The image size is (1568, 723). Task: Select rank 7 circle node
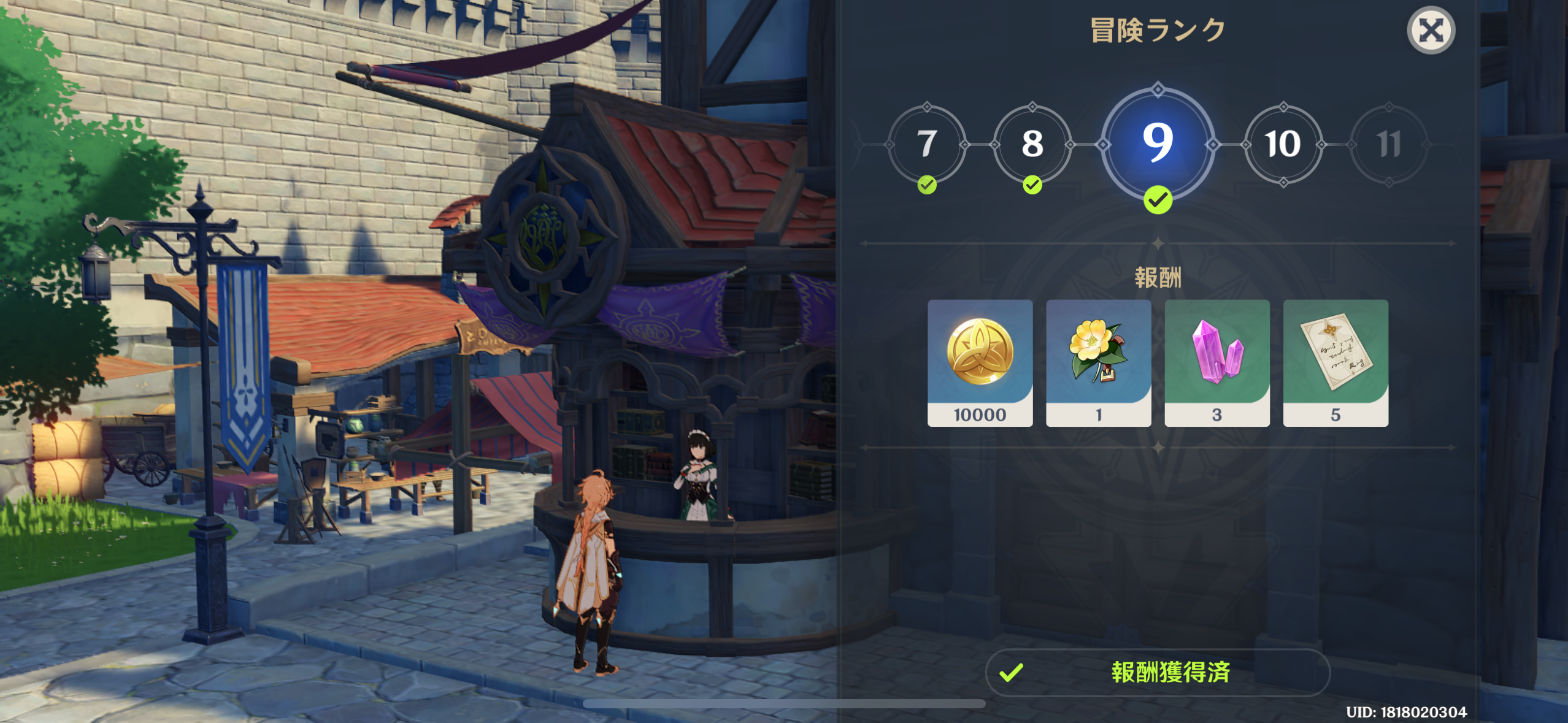coord(926,145)
